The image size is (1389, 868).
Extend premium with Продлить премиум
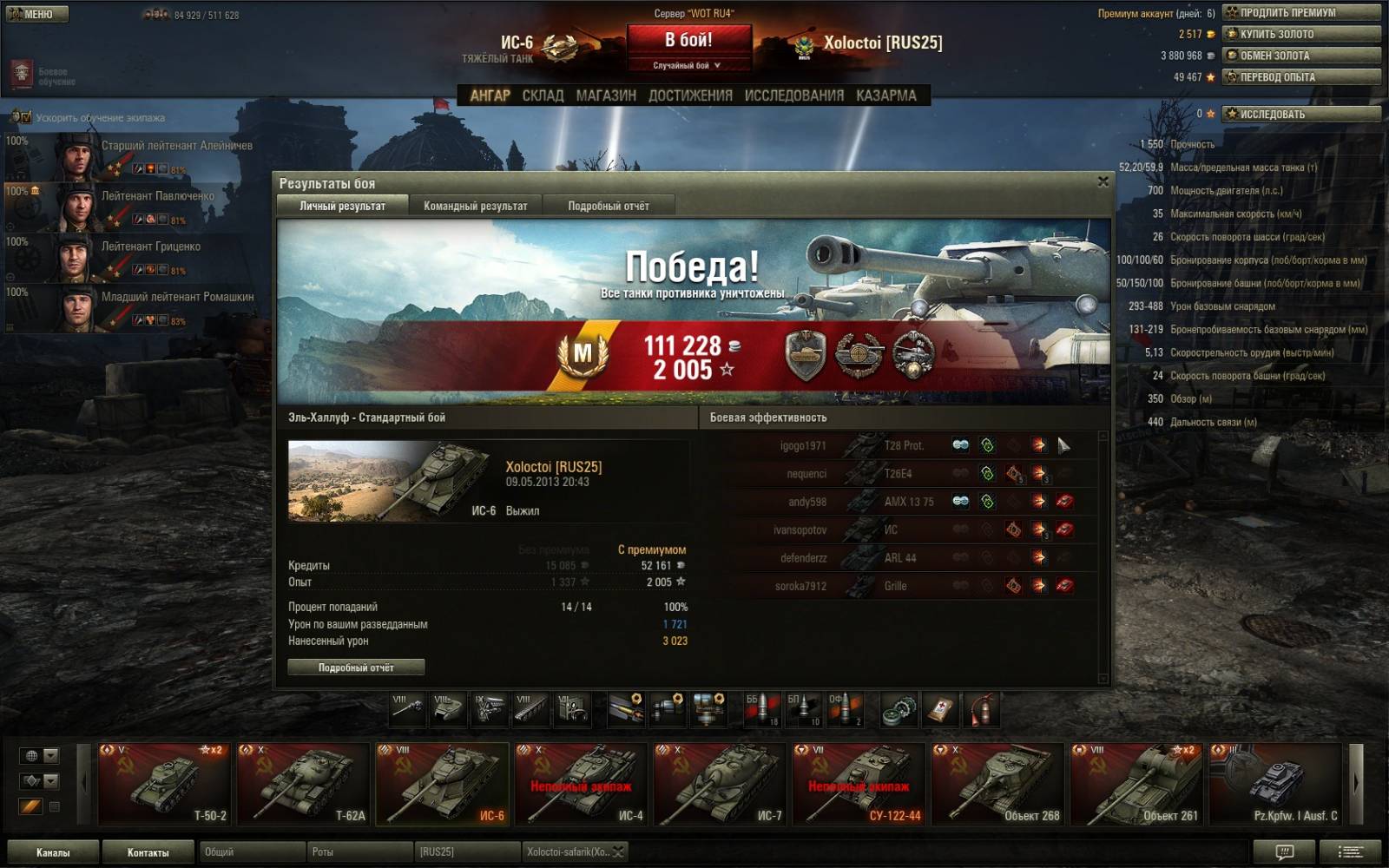pos(1300,13)
